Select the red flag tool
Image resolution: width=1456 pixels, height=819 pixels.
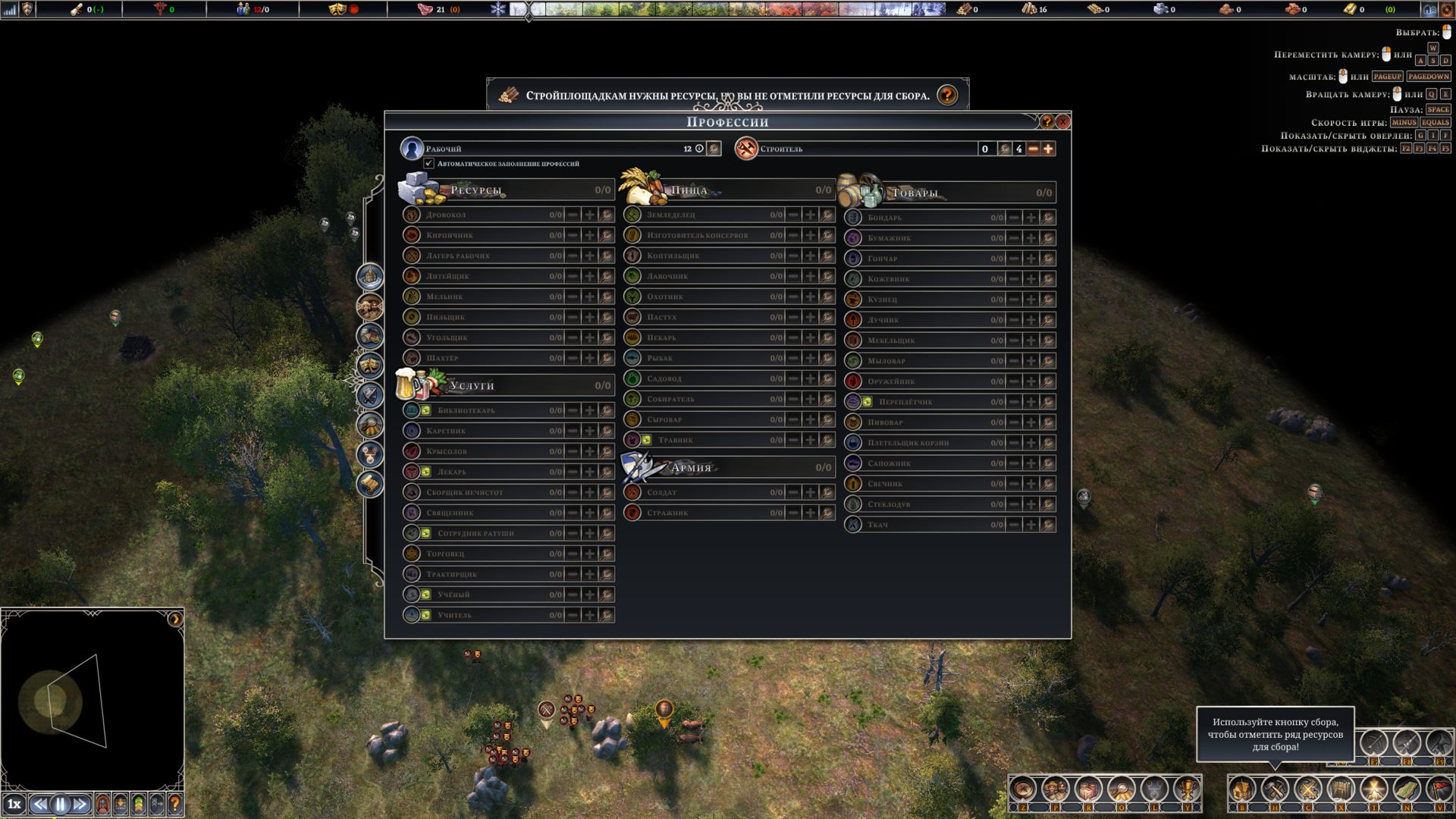(1439, 789)
